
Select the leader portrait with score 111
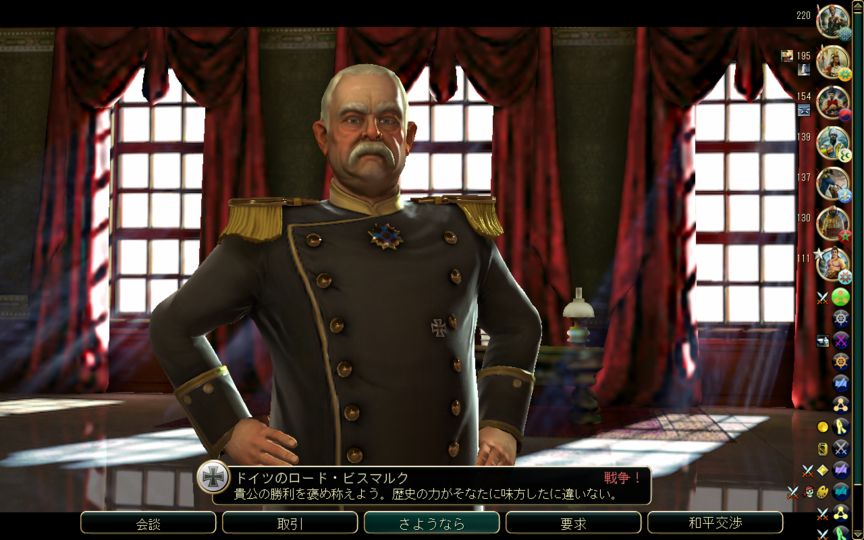click(832, 264)
